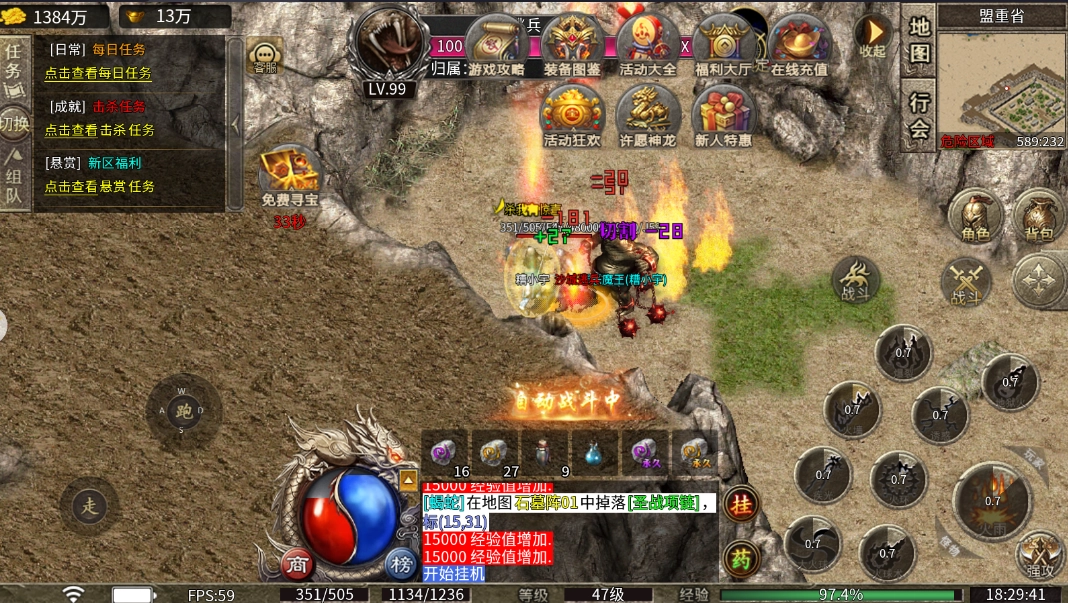Open the 福利大厅 welfare hall
Screen dimensions: 1068x603
click(x=724, y=45)
